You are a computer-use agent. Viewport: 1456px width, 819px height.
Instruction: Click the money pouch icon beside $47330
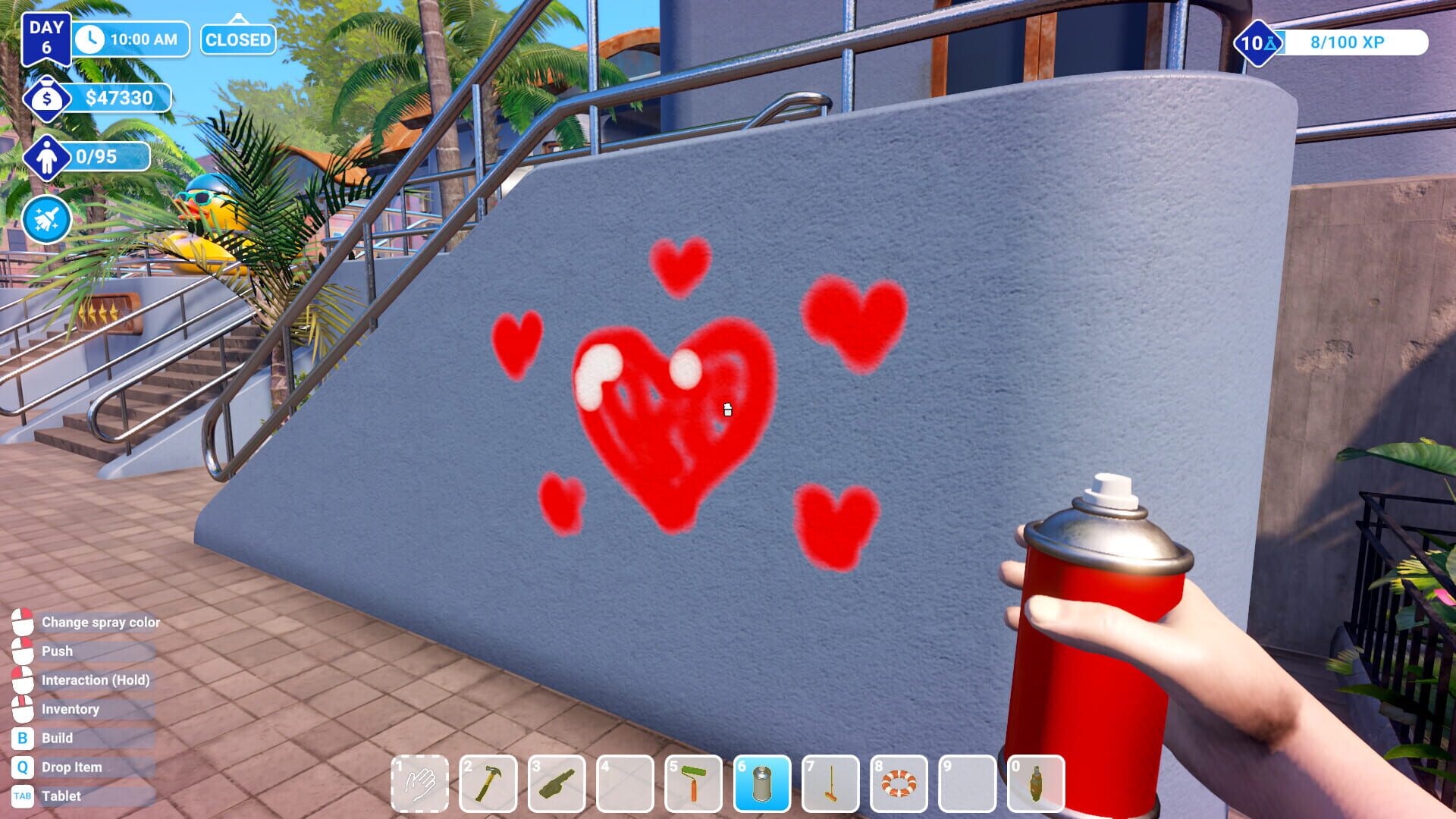tap(48, 97)
